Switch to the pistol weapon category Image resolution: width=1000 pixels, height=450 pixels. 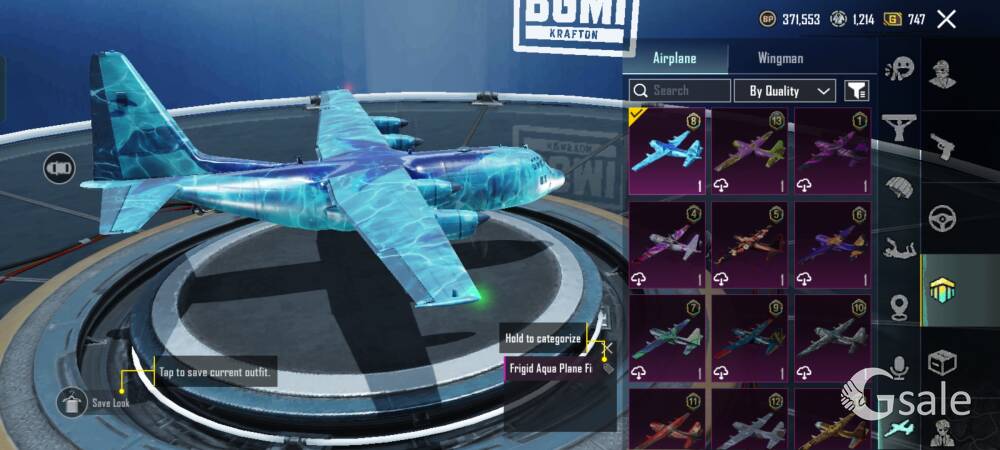click(x=943, y=147)
